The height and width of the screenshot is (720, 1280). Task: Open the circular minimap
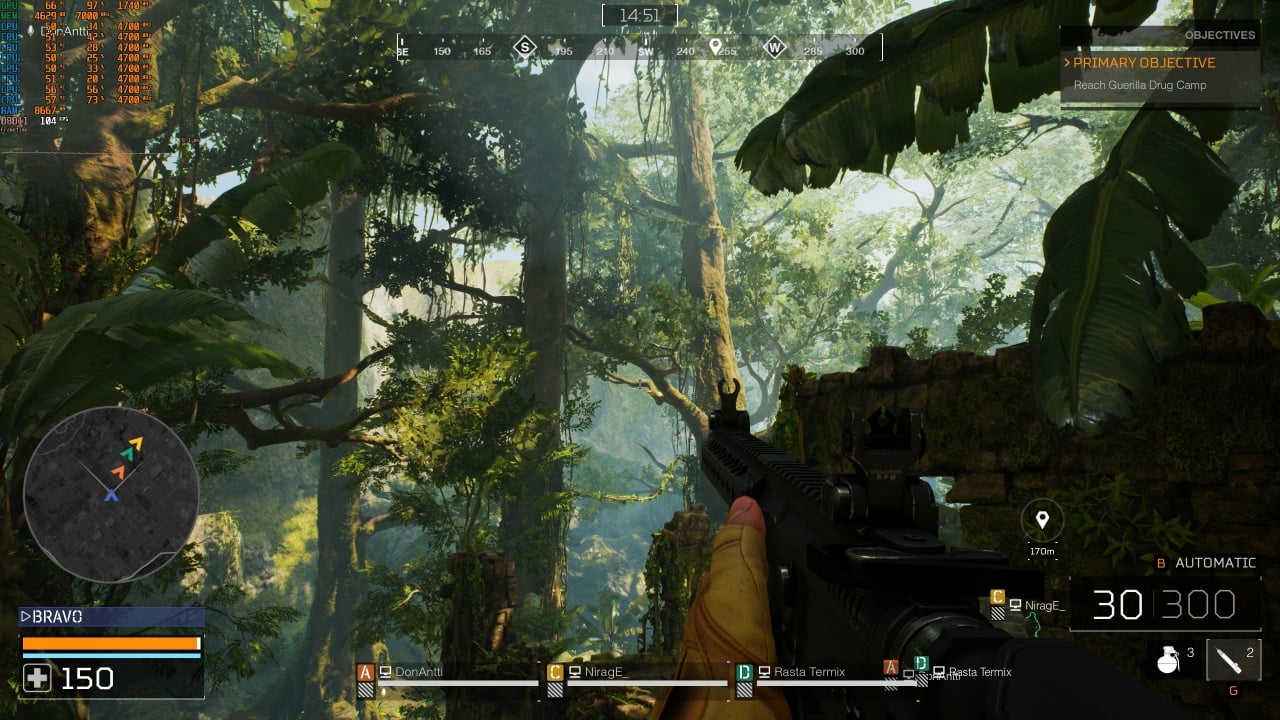click(x=110, y=494)
